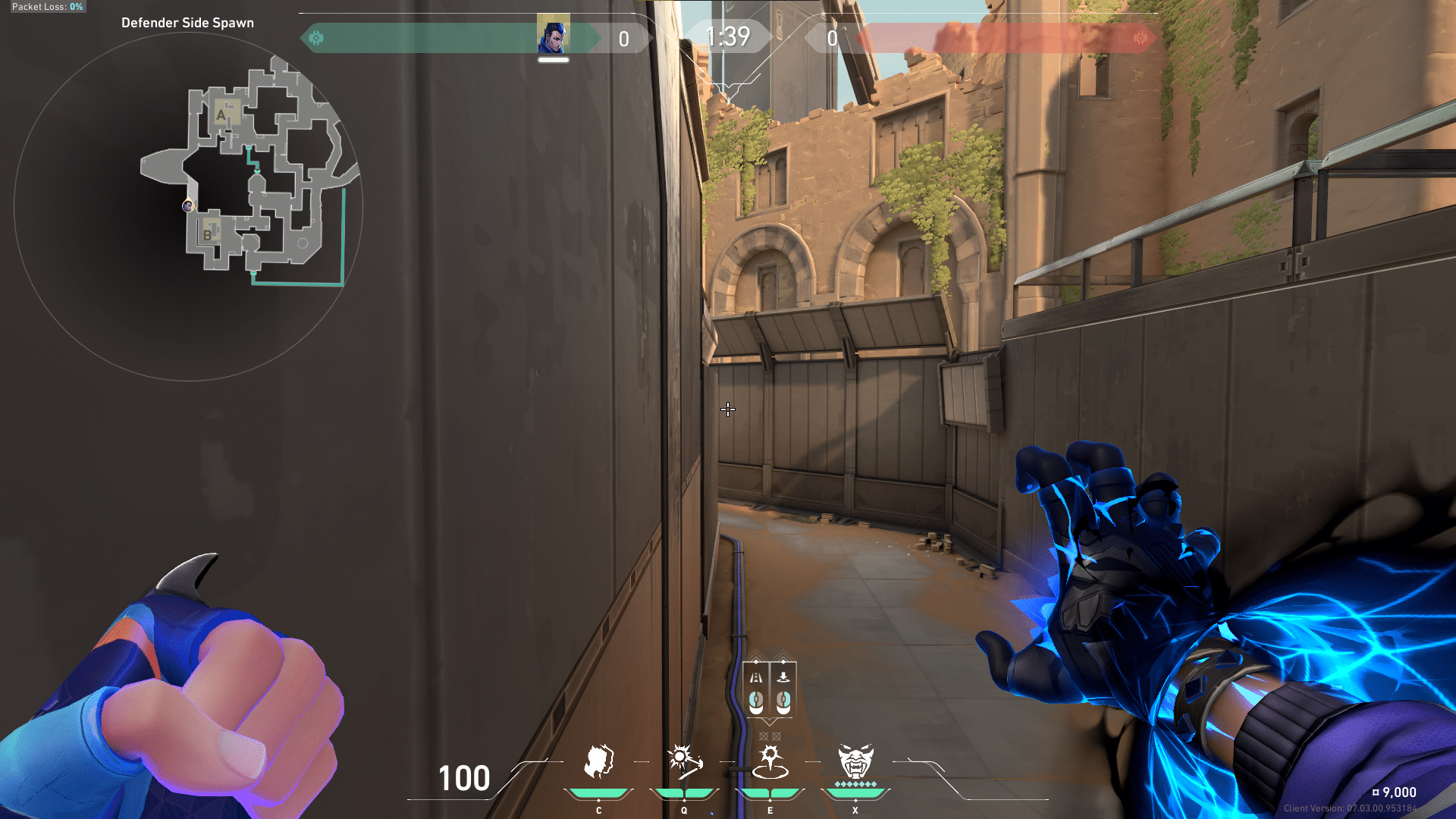Click the player position marker on minimap
The width and height of the screenshot is (1456, 819).
(x=188, y=206)
